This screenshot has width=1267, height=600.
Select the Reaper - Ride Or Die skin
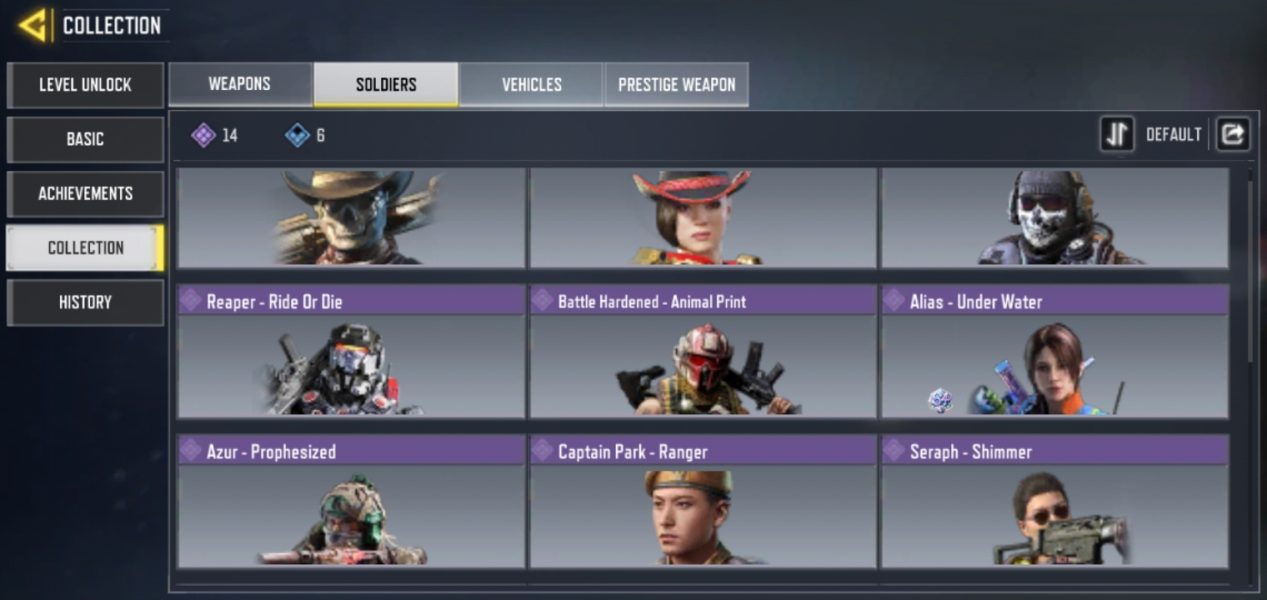point(351,352)
